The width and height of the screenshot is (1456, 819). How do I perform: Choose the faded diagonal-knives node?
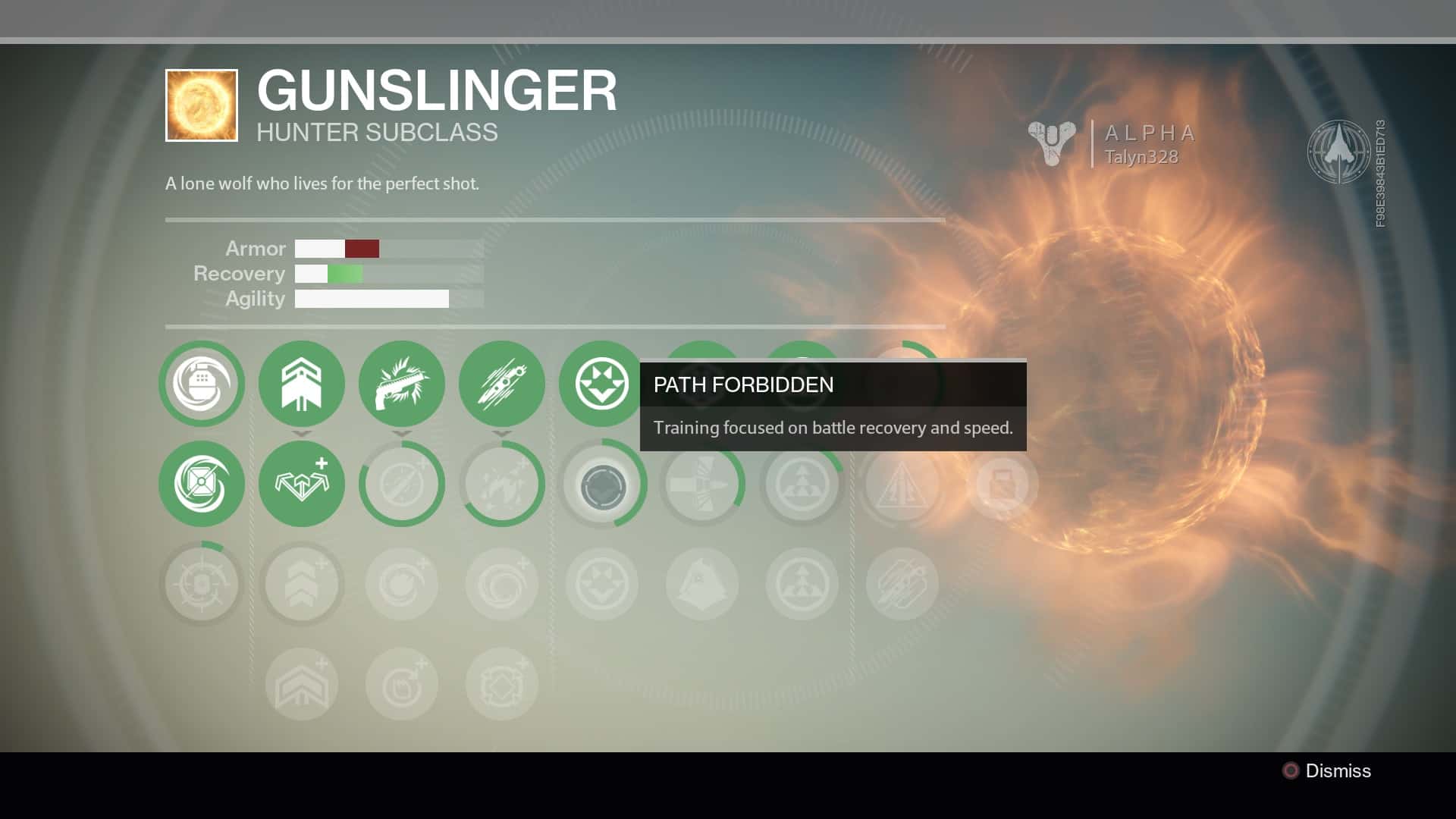(902, 584)
